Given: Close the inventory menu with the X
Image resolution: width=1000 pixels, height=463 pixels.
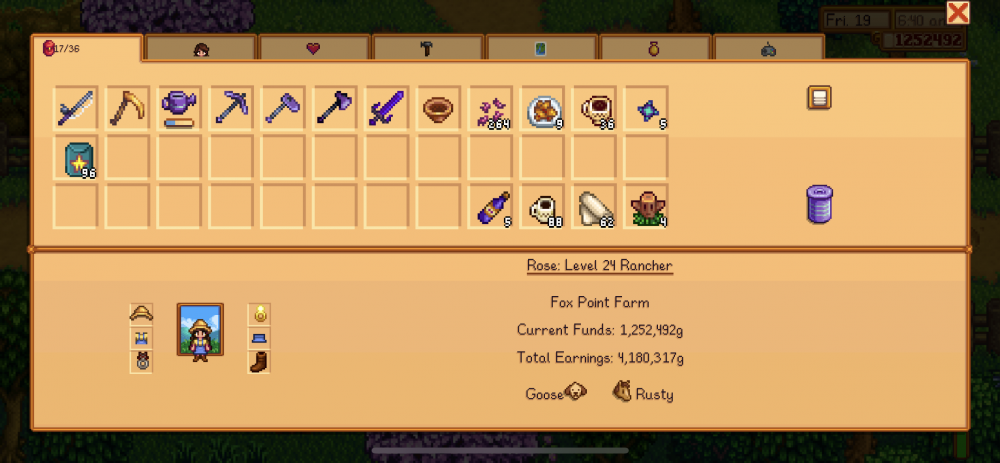Looking at the screenshot, I should point(957,13).
